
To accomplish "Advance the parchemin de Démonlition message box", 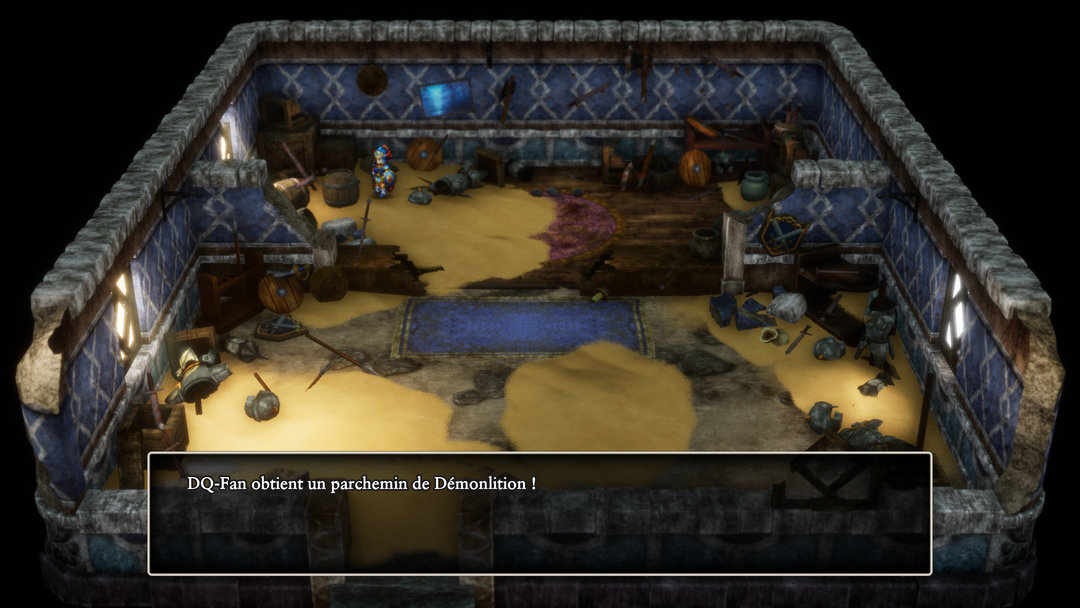I will pos(540,513).
